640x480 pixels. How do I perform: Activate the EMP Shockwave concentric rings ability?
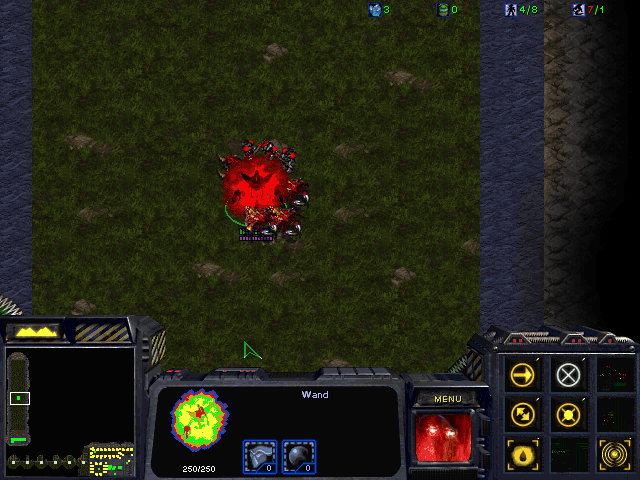click(x=613, y=452)
